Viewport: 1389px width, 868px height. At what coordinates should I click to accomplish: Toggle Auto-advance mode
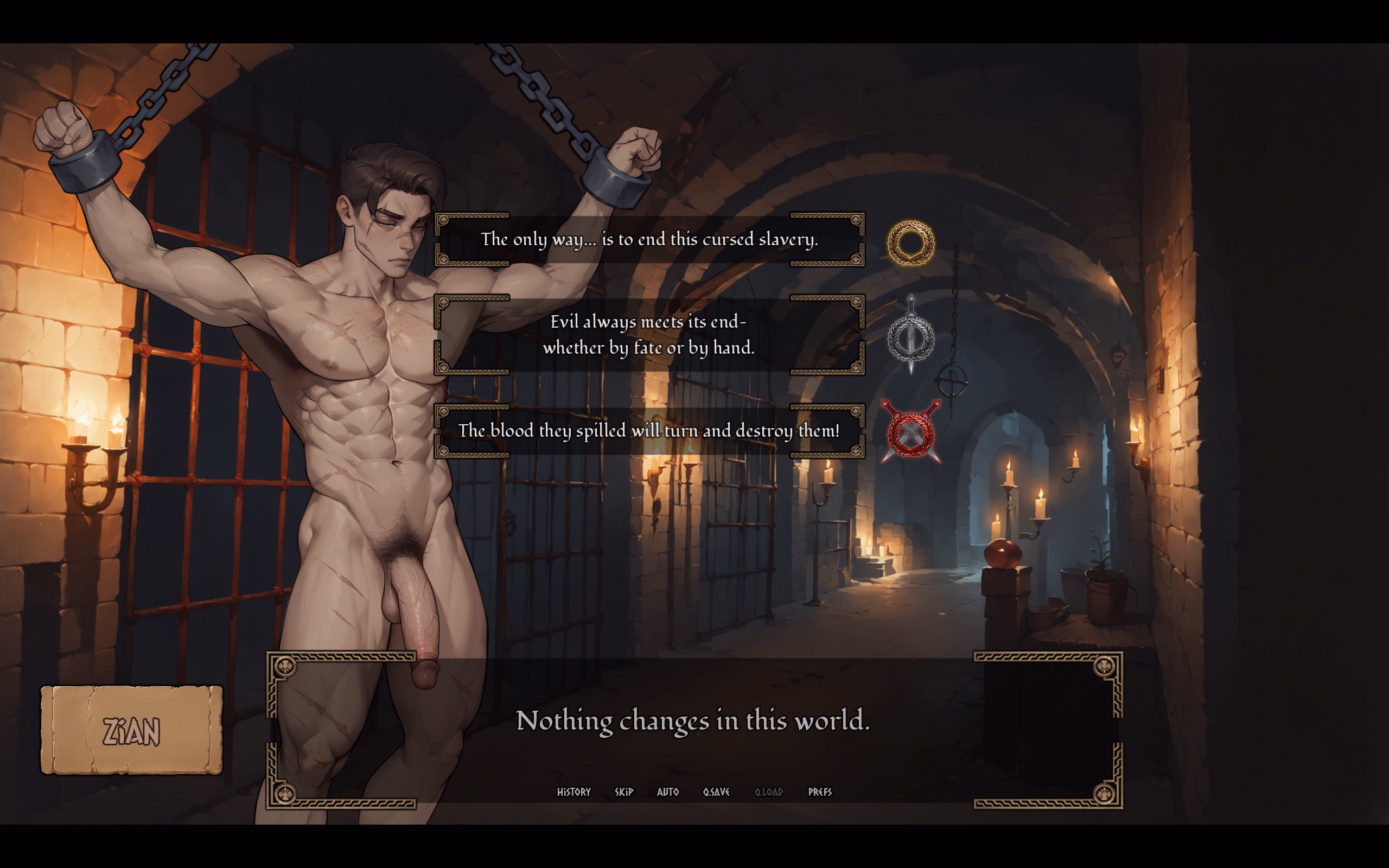667,792
